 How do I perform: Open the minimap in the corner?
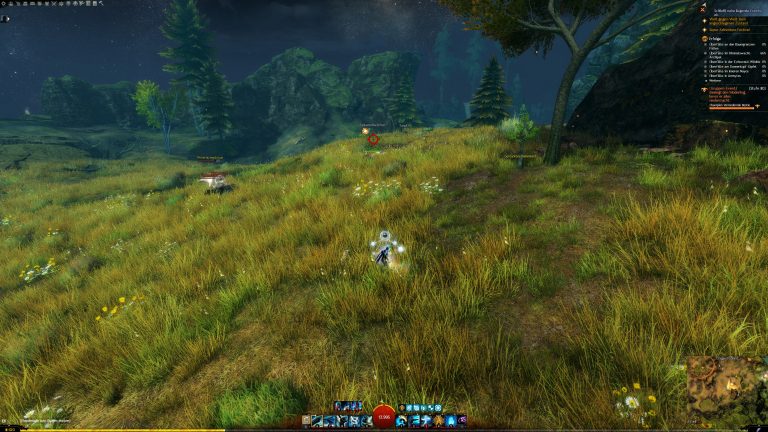[726, 392]
